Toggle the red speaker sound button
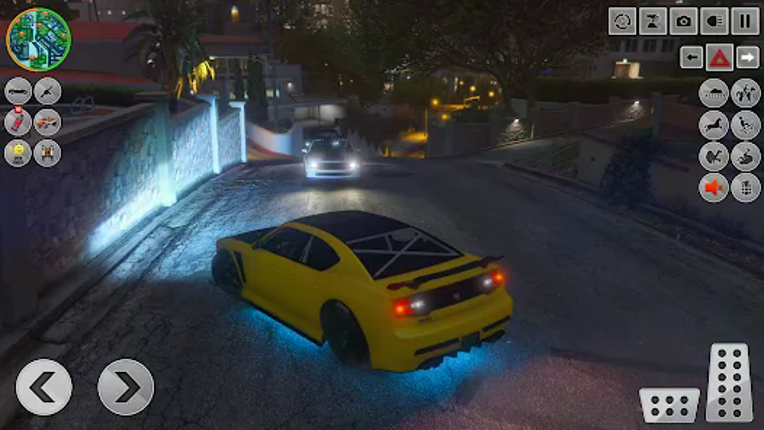Screen dimensions: 764x430 point(714,187)
